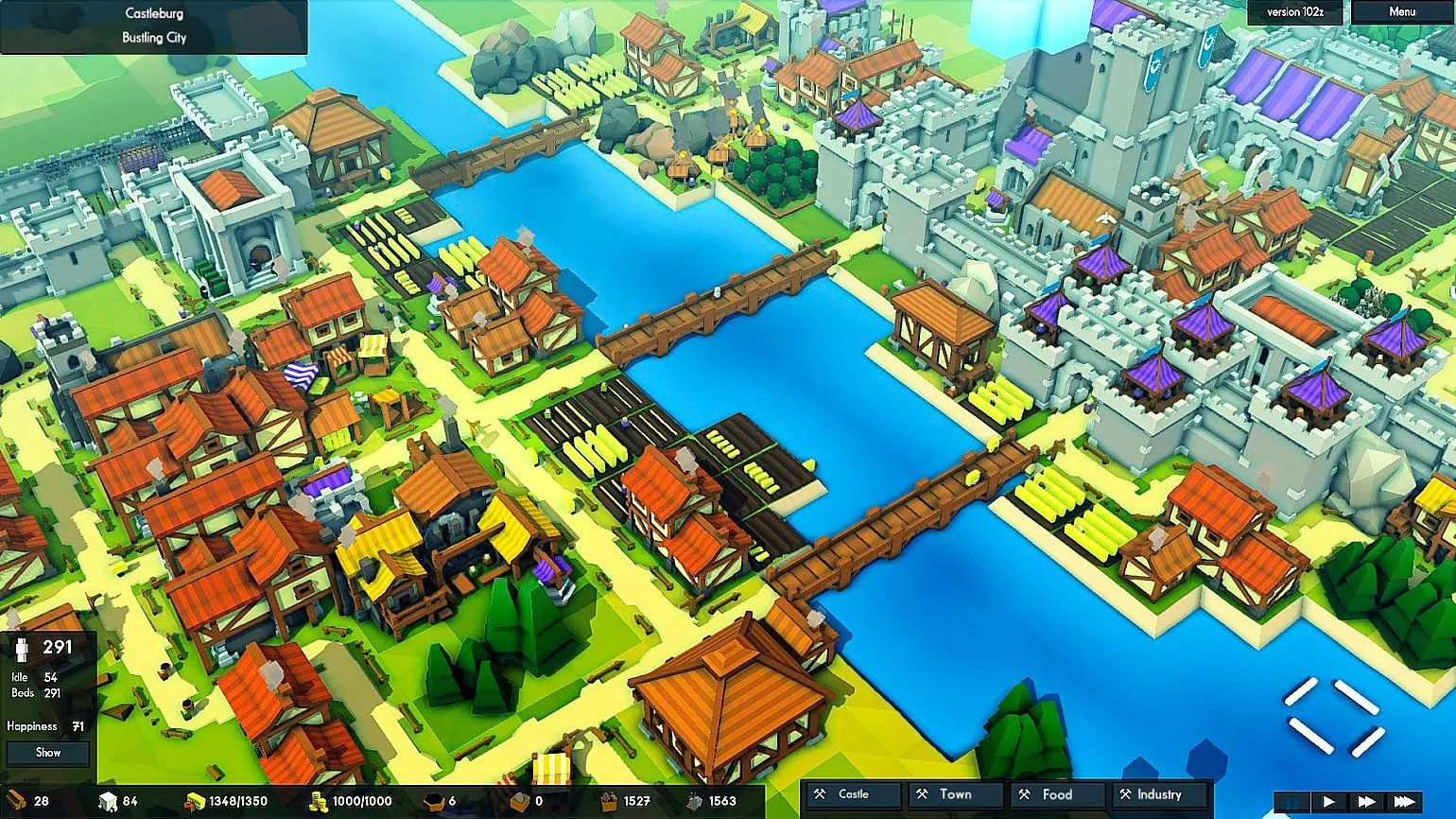Open the Town build category
This screenshot has width=1456, height=819.
pos(954,794)
